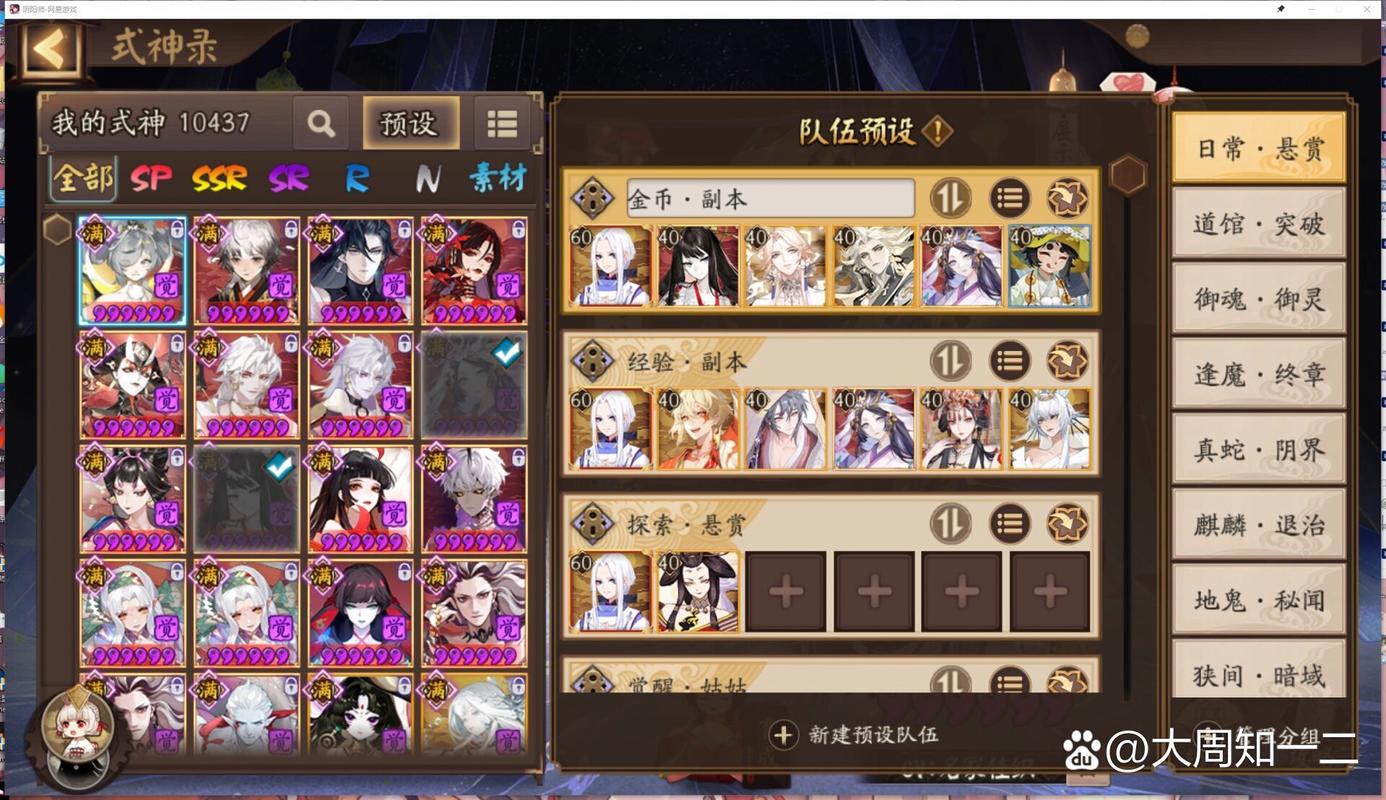Open the team roster icon for 经验·副本
The width and height of the screenshot is (1386, 800).
1009,361
